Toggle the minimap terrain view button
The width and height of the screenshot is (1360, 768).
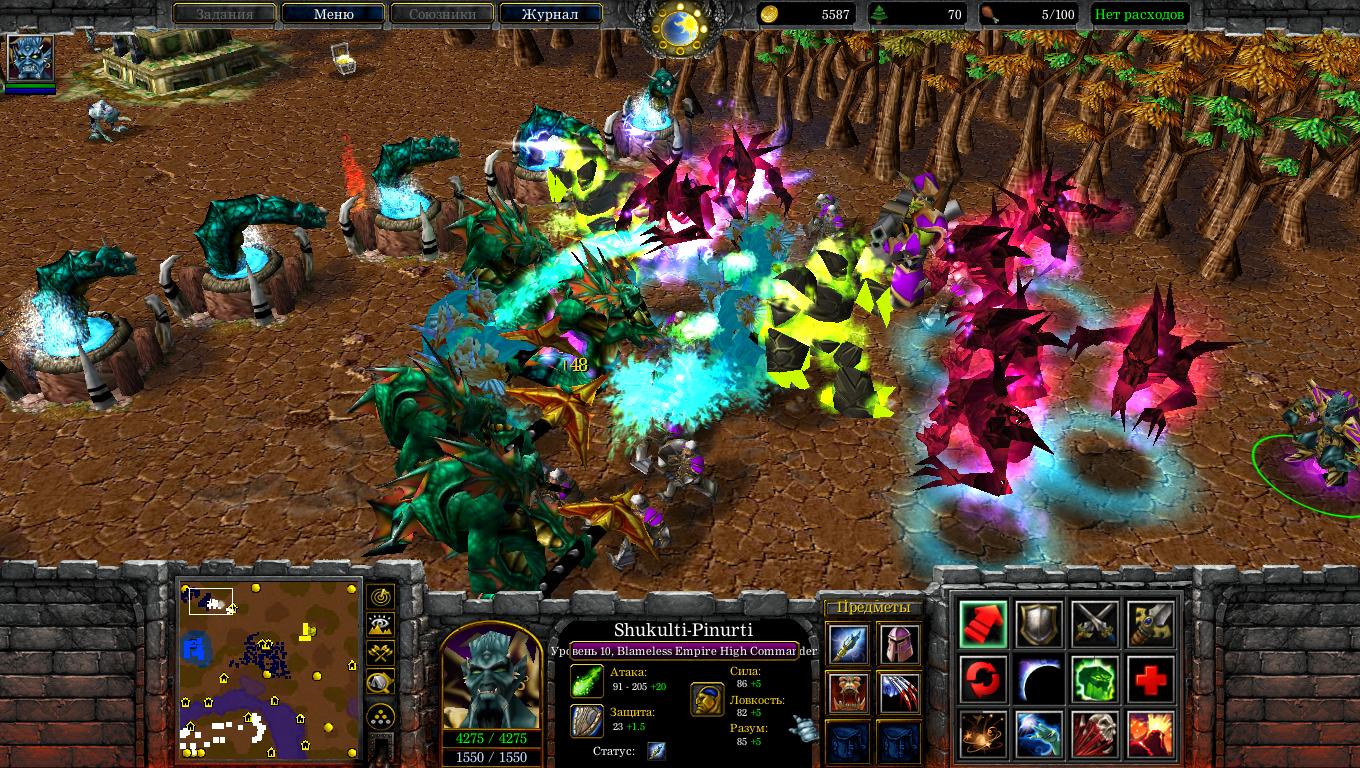click(381, 626)
